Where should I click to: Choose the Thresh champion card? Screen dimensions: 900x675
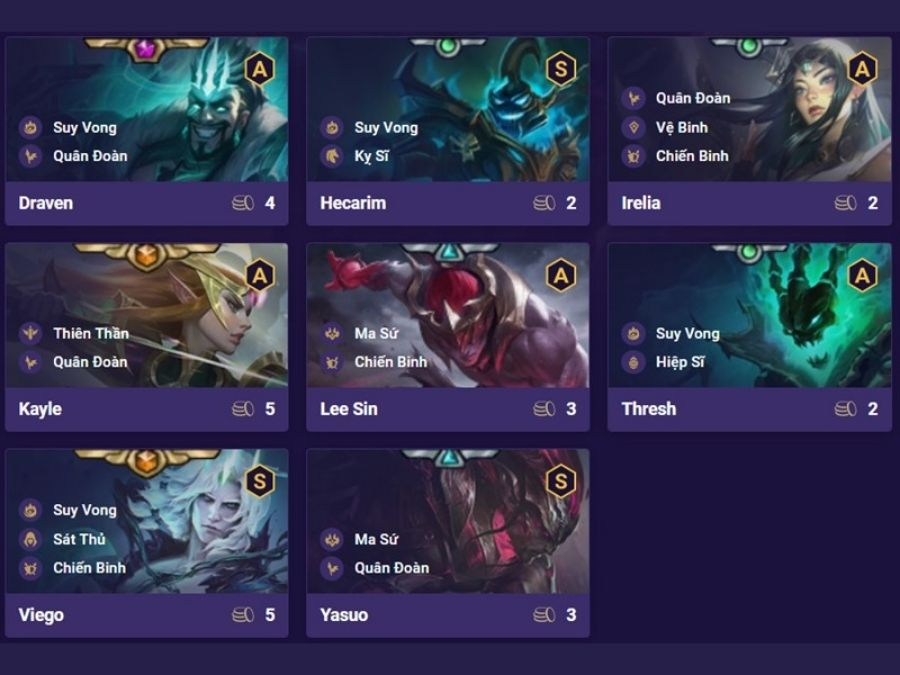(x=749, y=336)
